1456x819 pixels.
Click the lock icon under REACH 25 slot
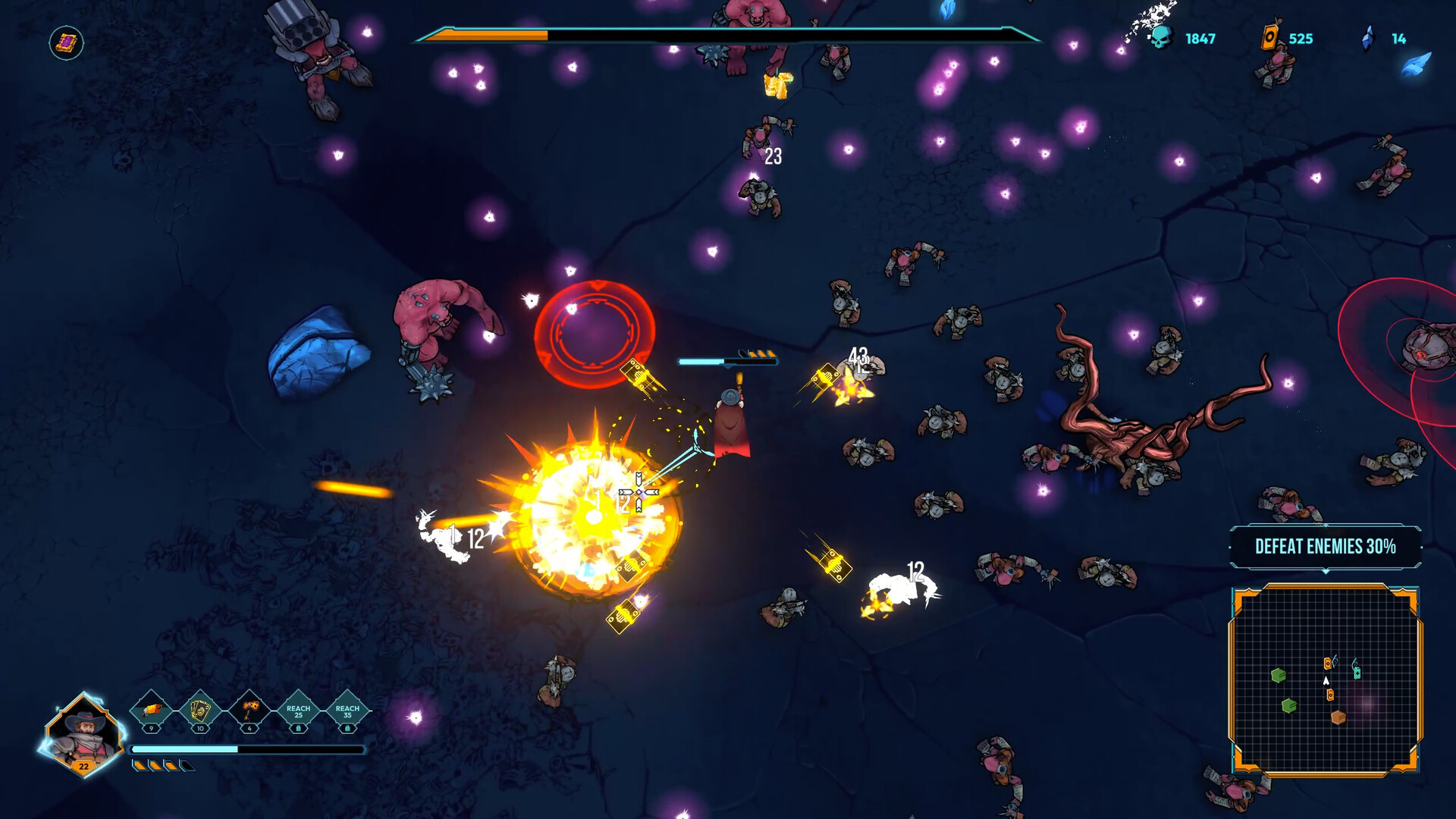pyautogui.click(x=299, y=729)
